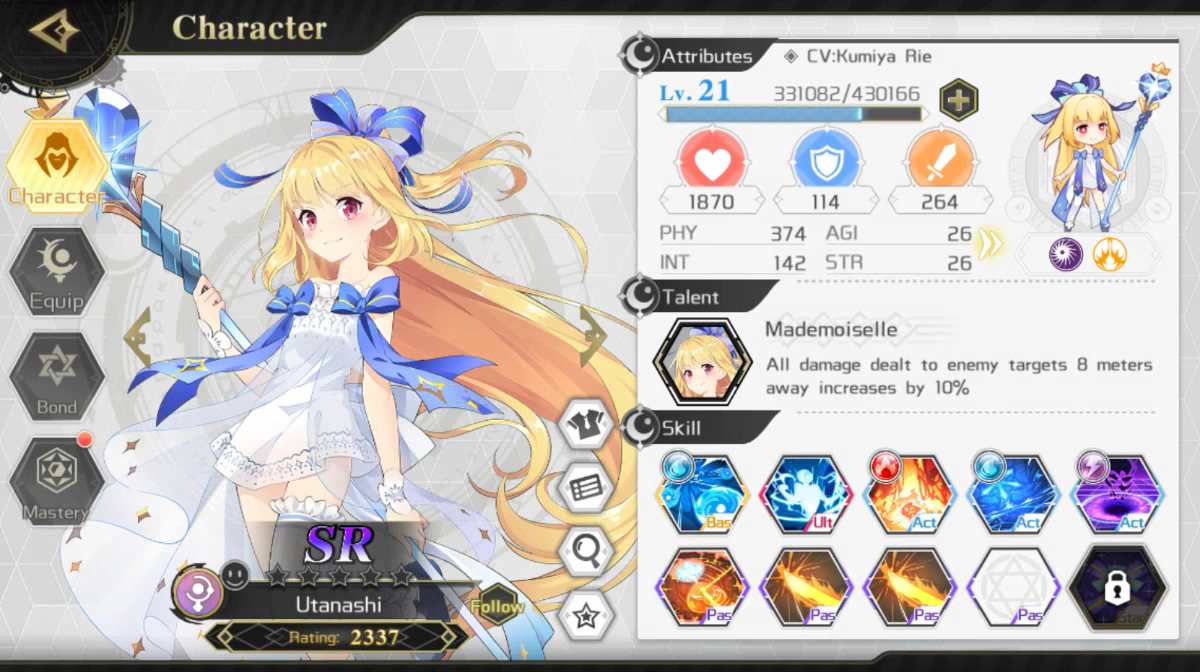Screen dimensions: 1200x672
Task: Follow Utanashi
Action: [496, 605]
